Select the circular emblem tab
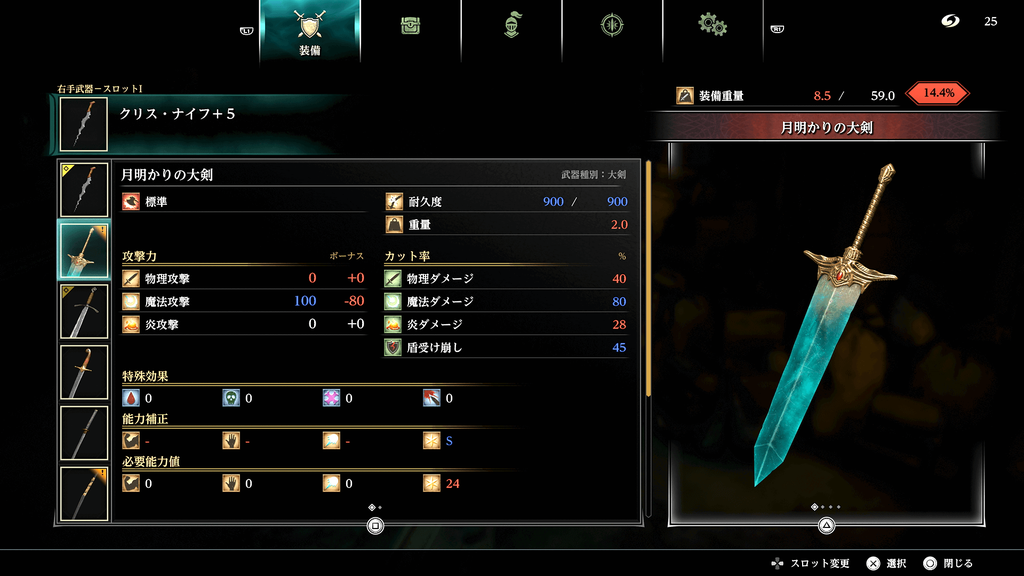The width and height of the screenshot is (1024, 576). point(612,26)
